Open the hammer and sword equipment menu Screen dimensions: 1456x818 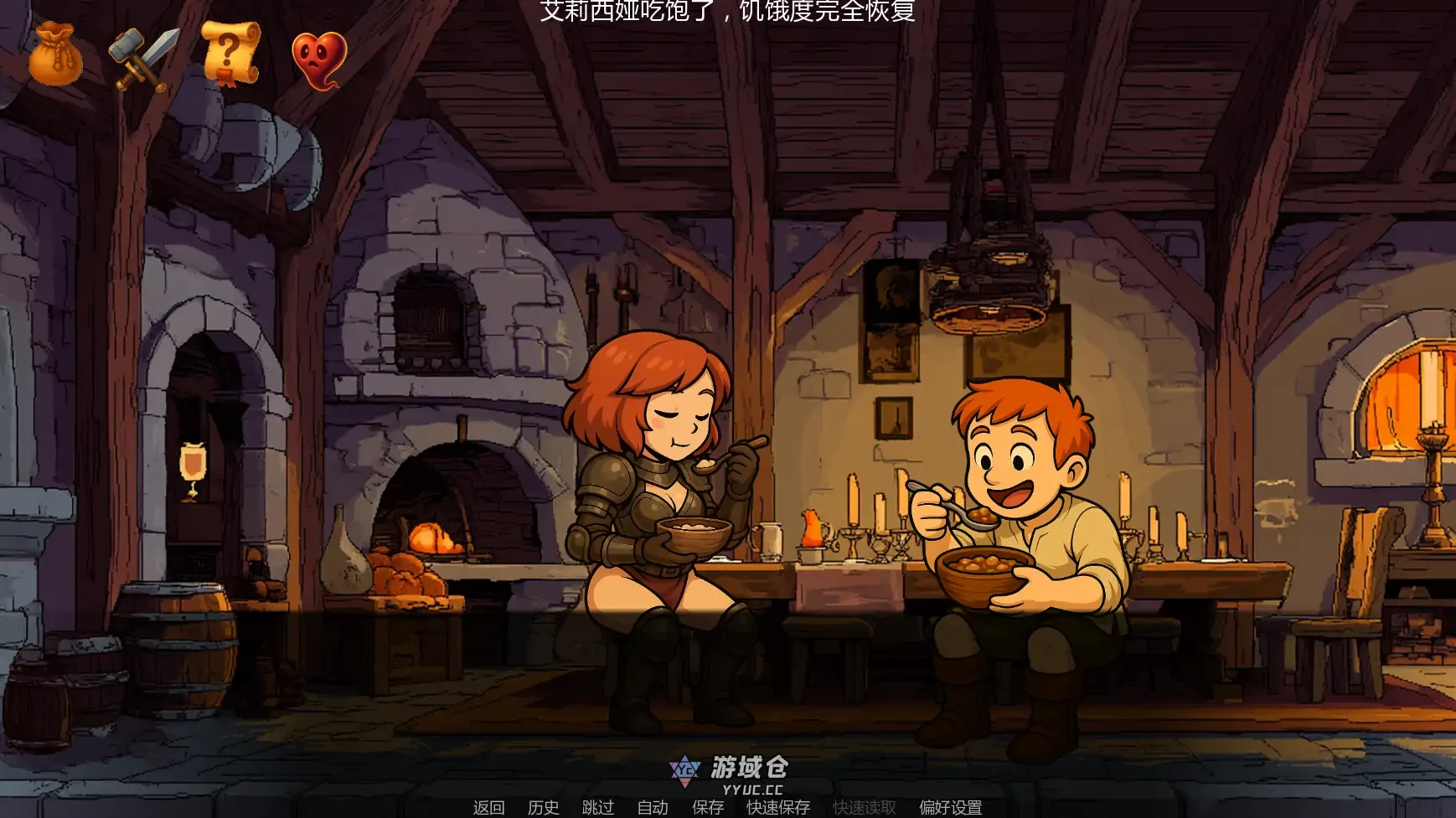pos(143,57)
